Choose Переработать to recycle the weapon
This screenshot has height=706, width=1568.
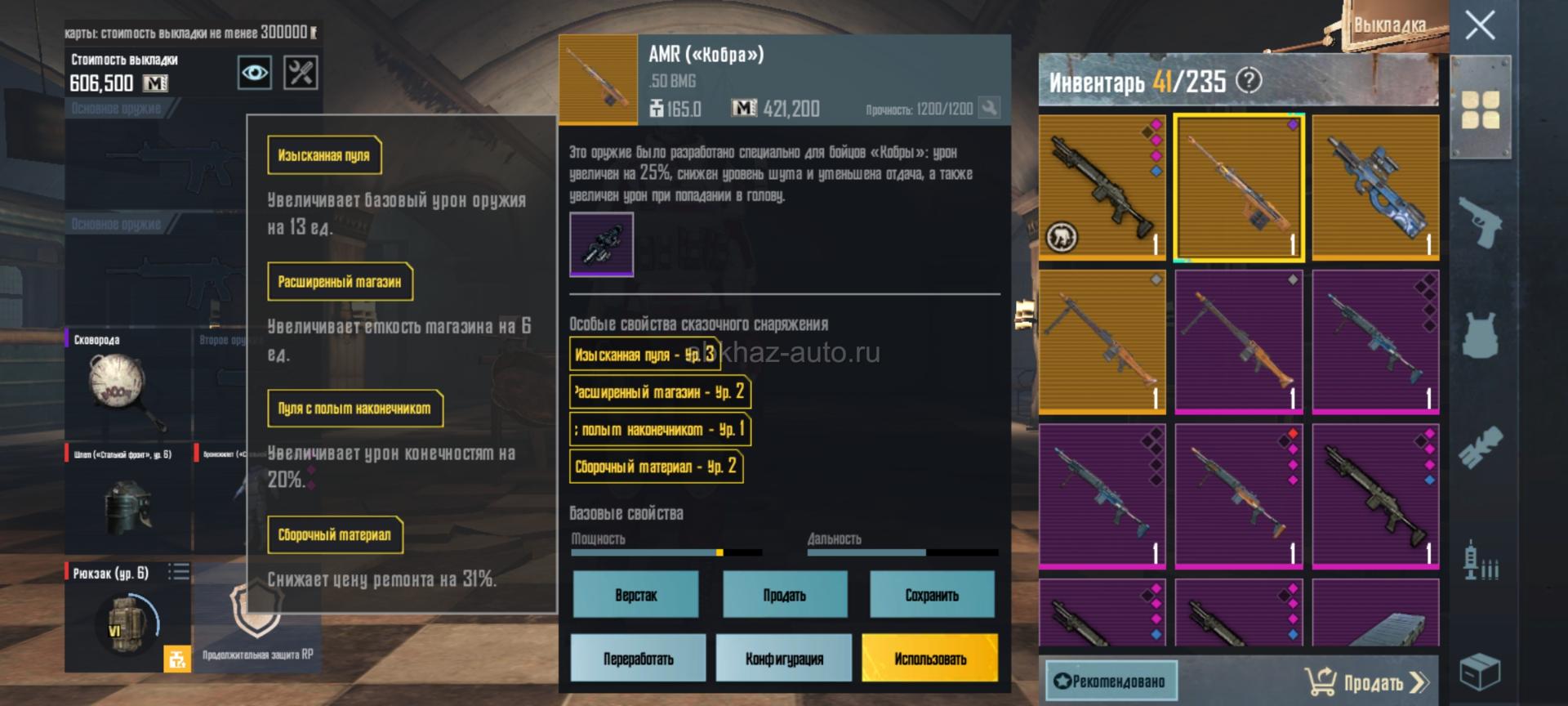(x=638, y=659)
